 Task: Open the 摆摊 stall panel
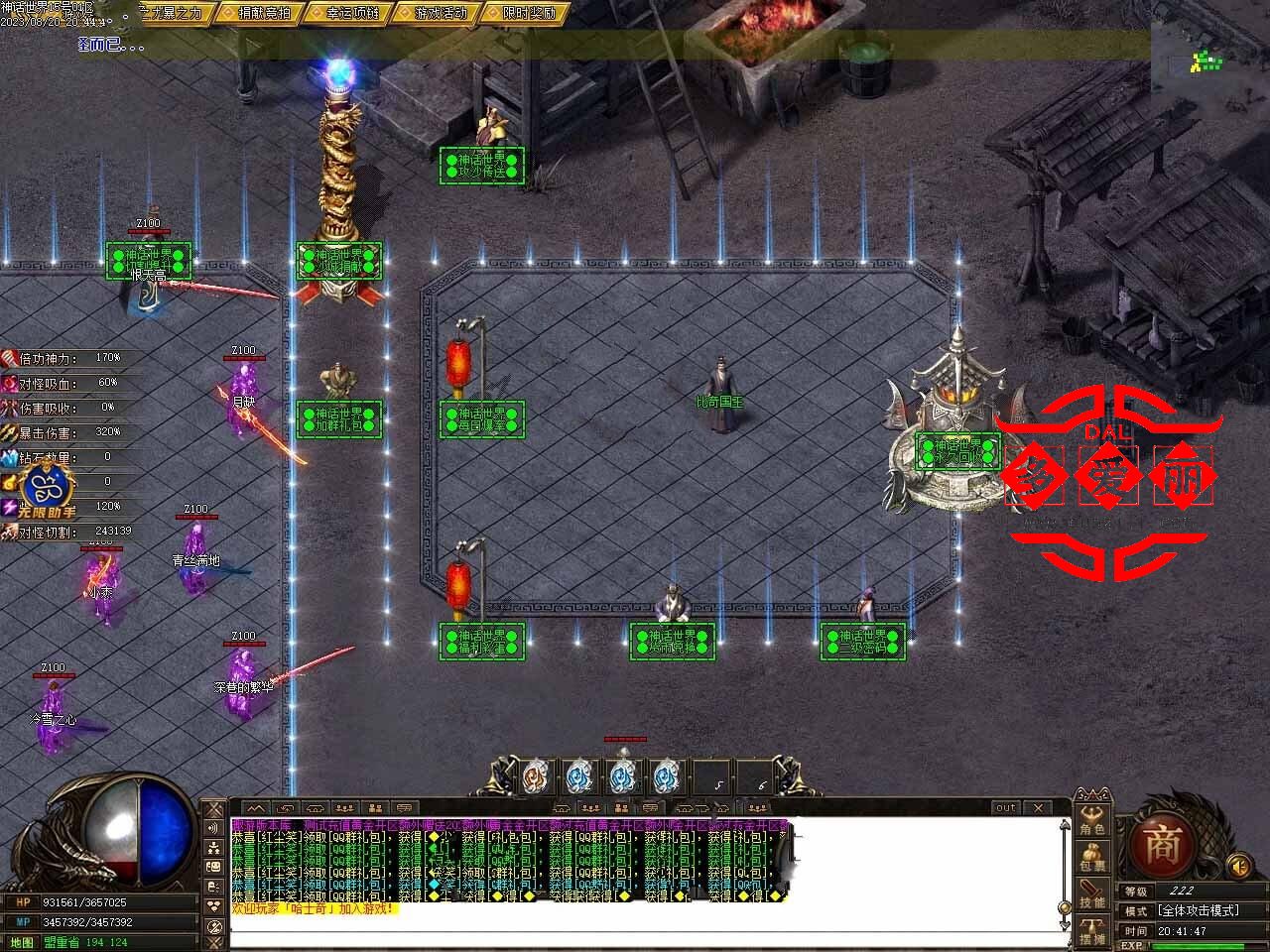(1092, 930)
